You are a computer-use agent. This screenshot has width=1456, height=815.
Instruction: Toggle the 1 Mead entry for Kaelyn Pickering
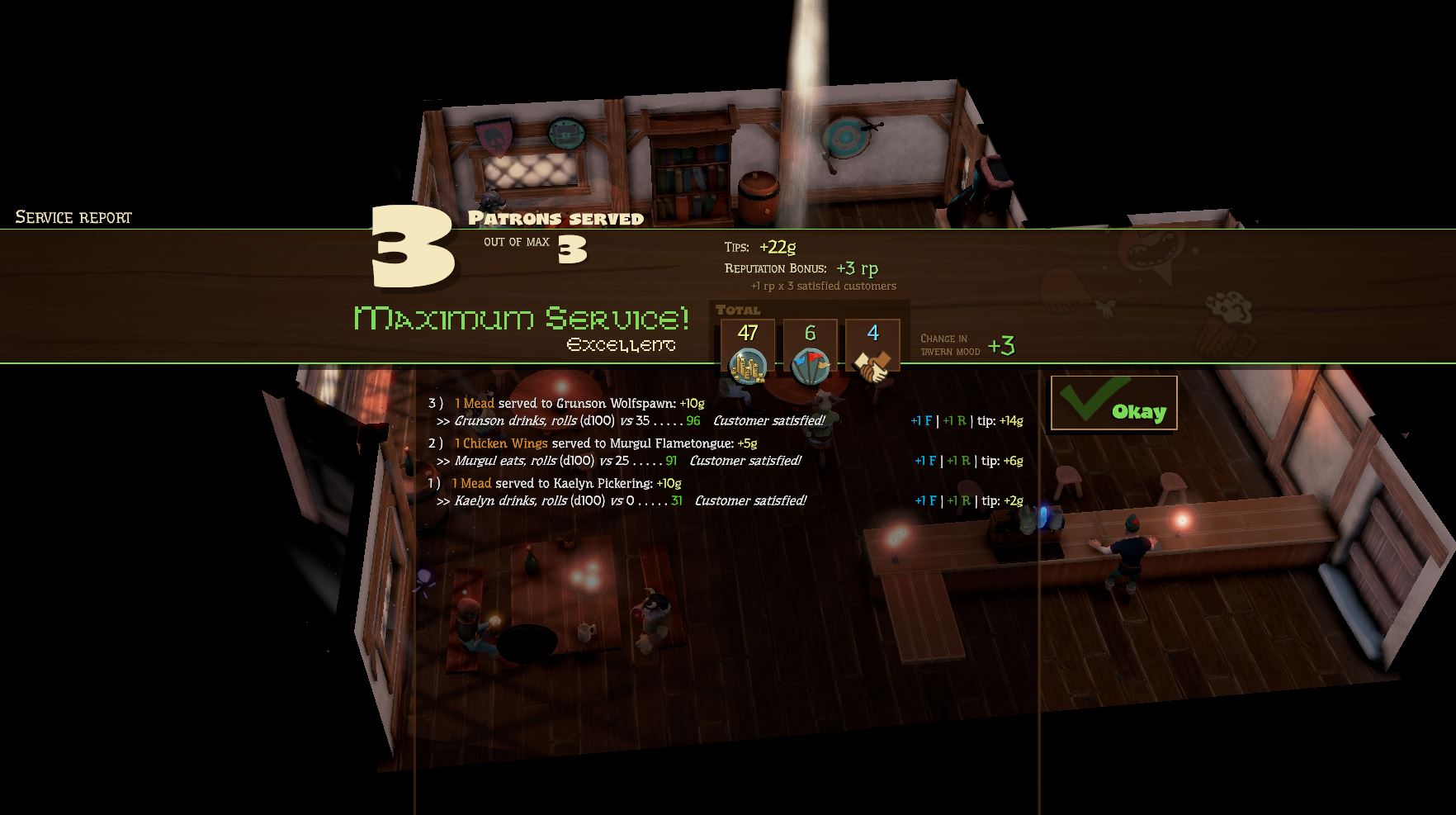[x=473, y=485]
